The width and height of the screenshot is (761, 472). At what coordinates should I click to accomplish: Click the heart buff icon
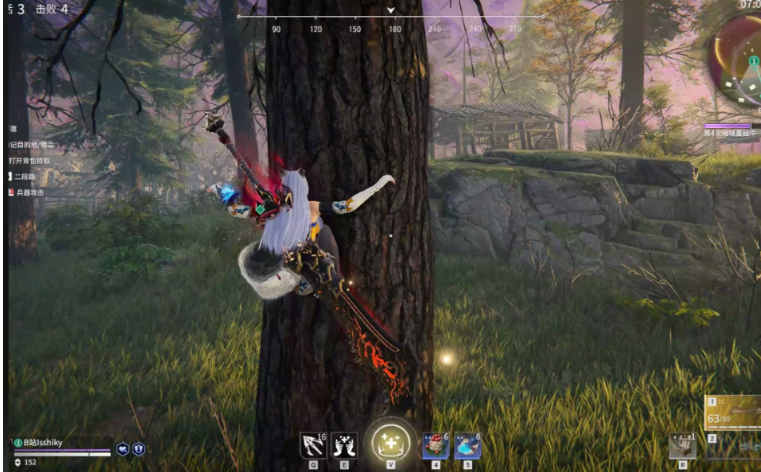123,450
